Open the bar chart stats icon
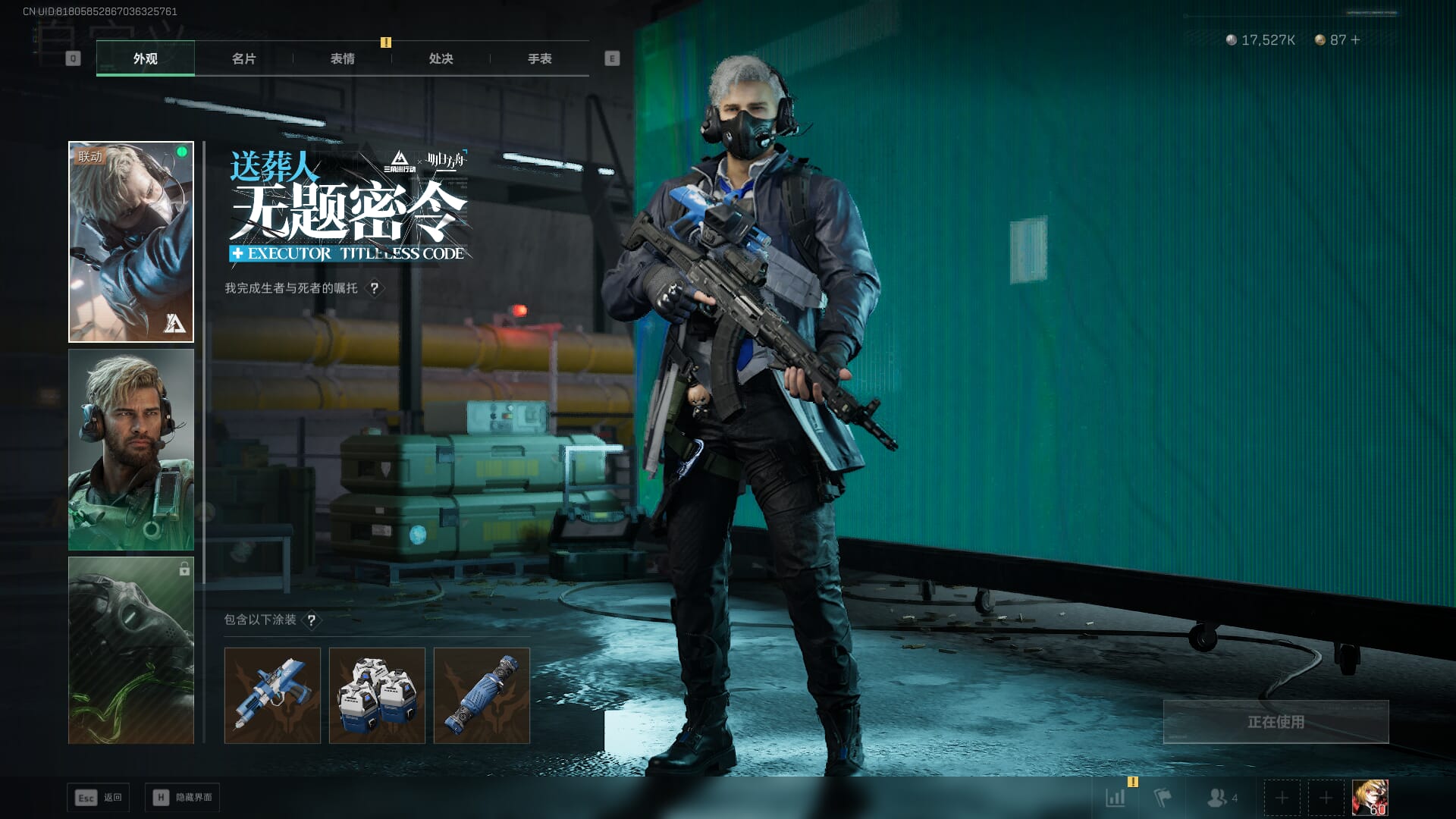This screenshot has height=819, width=1456. point(1116,798)
